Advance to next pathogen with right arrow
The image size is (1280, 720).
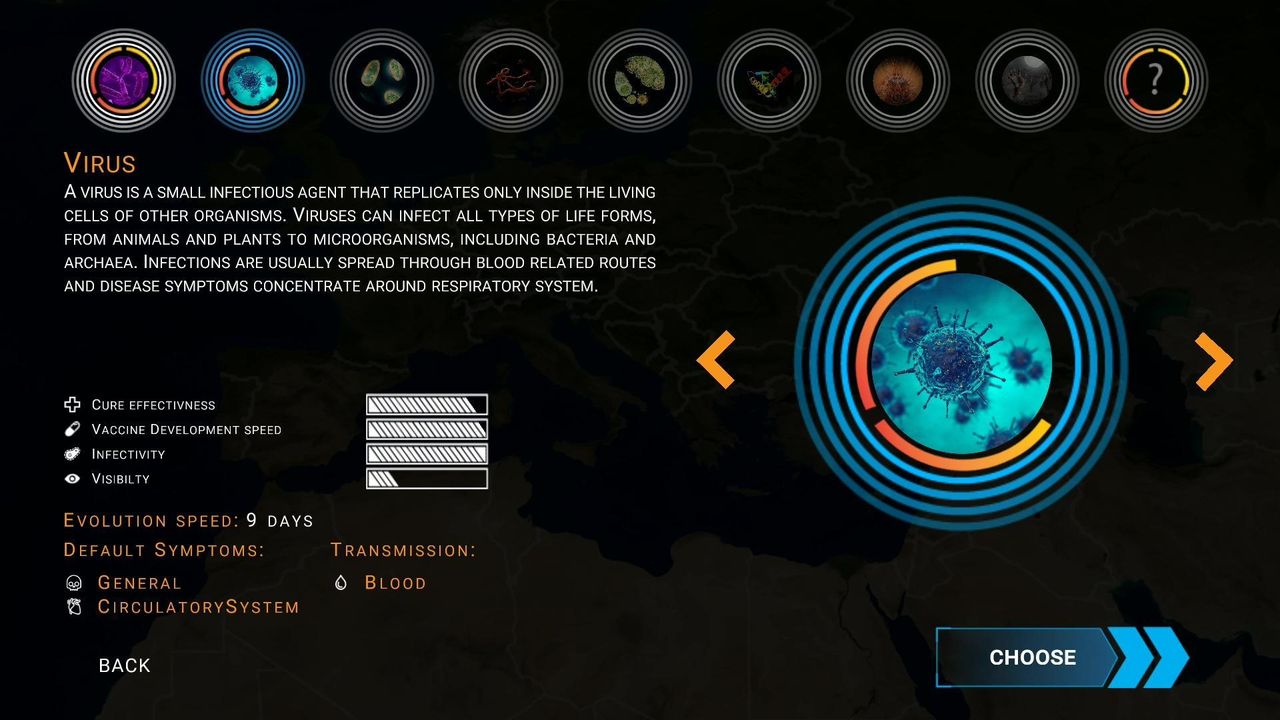click(x=1212, y=358)
